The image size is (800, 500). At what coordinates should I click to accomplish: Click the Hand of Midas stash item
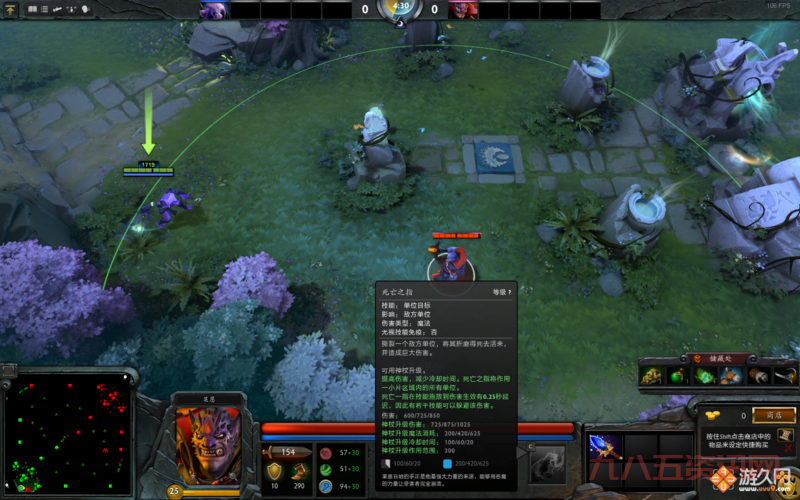pyautogui.click(x=651, y=375)
